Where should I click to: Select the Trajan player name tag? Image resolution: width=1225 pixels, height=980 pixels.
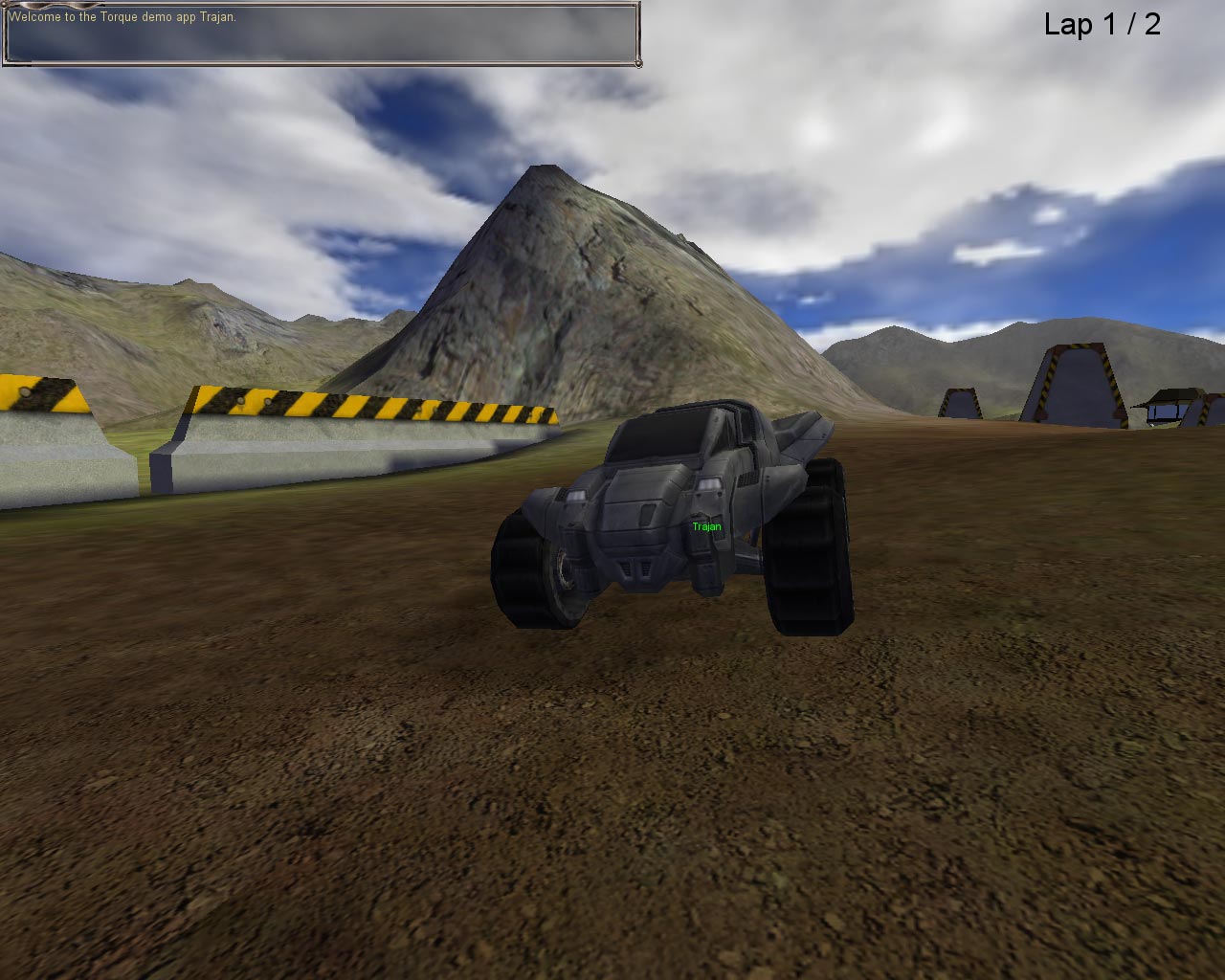[x=705, y=525]
